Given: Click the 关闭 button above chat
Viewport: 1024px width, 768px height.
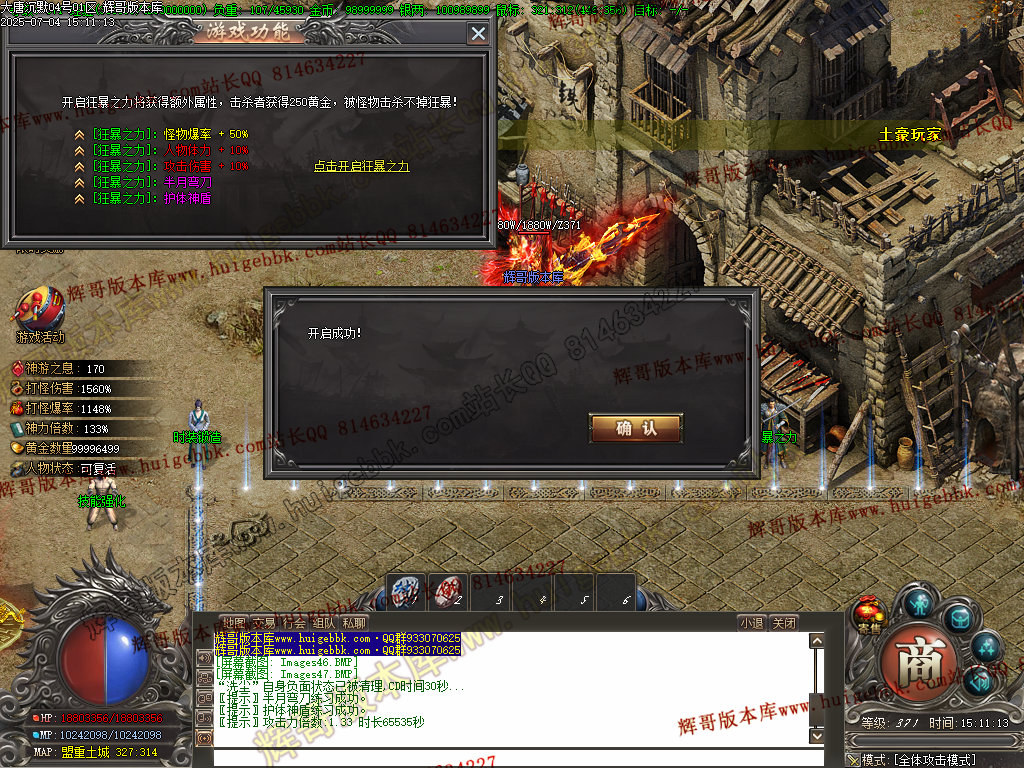Looking at the screenshot, I should 785,623.
